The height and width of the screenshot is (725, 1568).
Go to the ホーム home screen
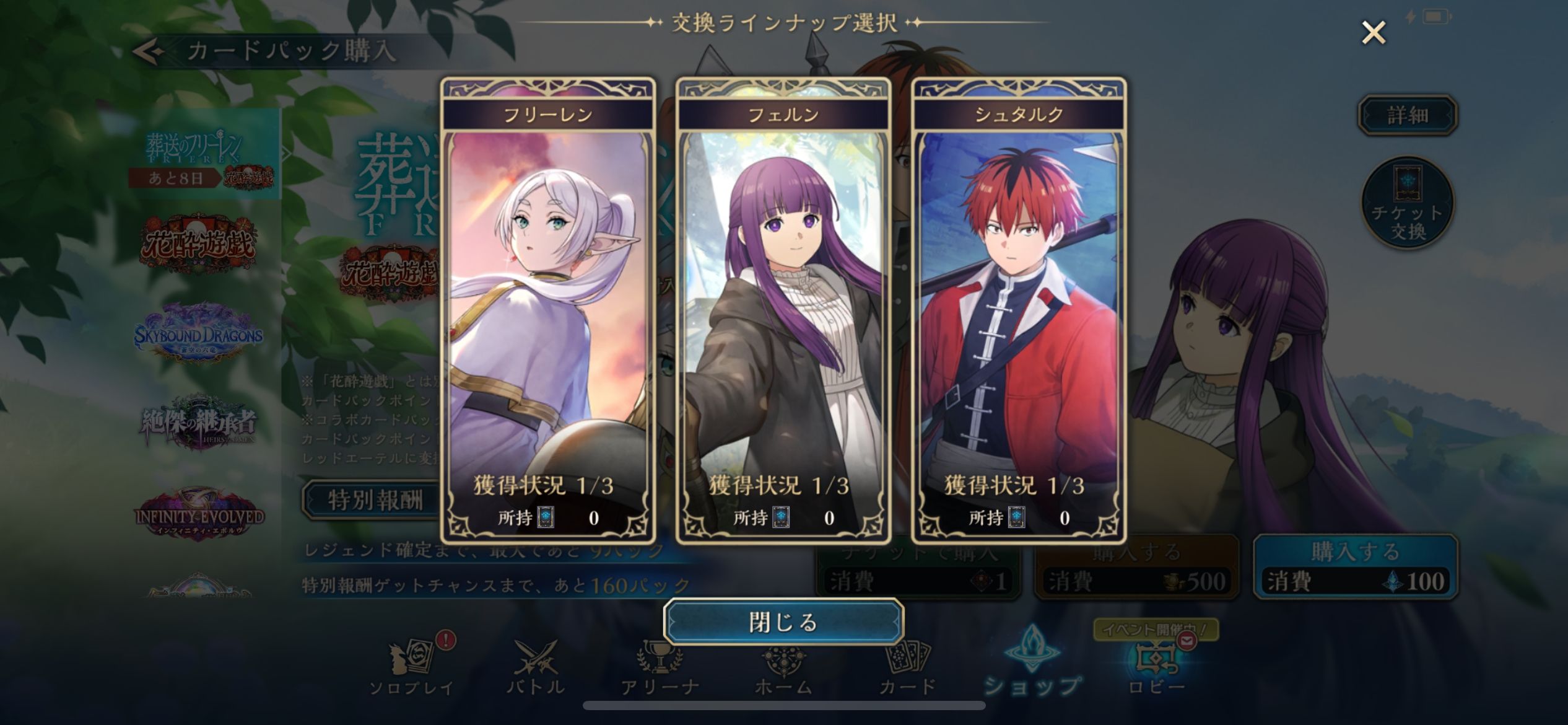pos(783,669)
